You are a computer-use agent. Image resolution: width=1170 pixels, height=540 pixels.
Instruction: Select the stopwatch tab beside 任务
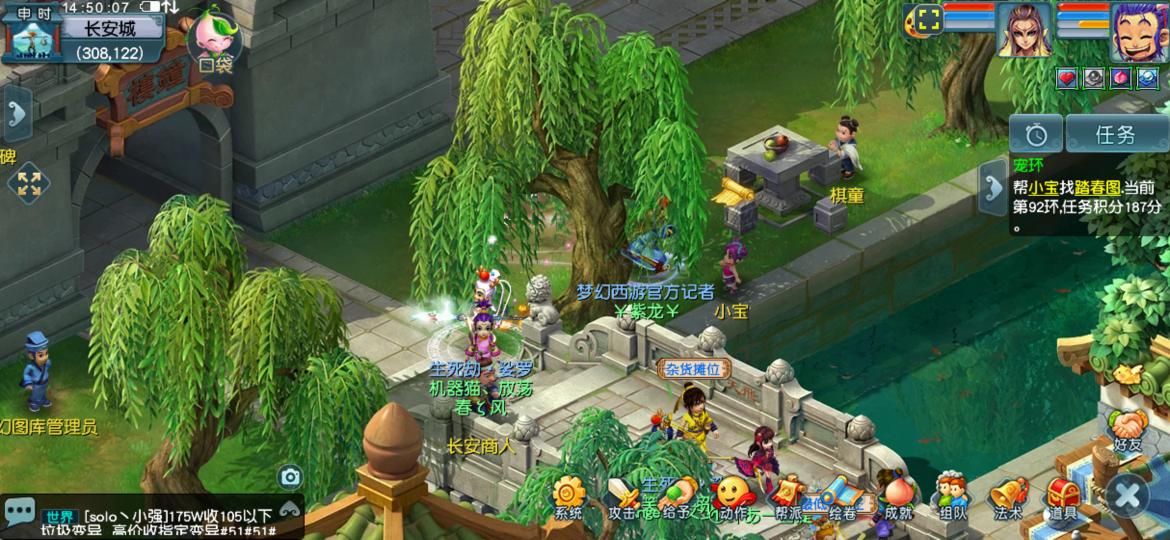1036,133
